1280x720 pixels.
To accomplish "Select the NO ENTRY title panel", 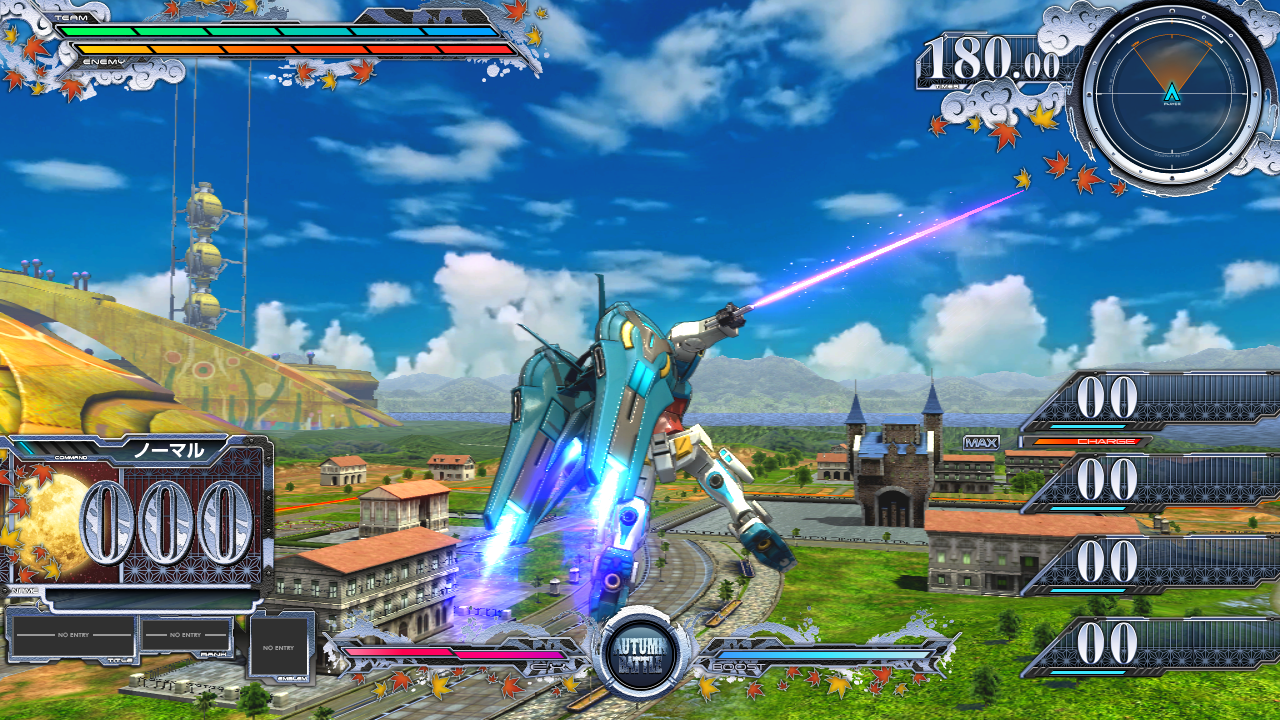I will tap(72, 636).
